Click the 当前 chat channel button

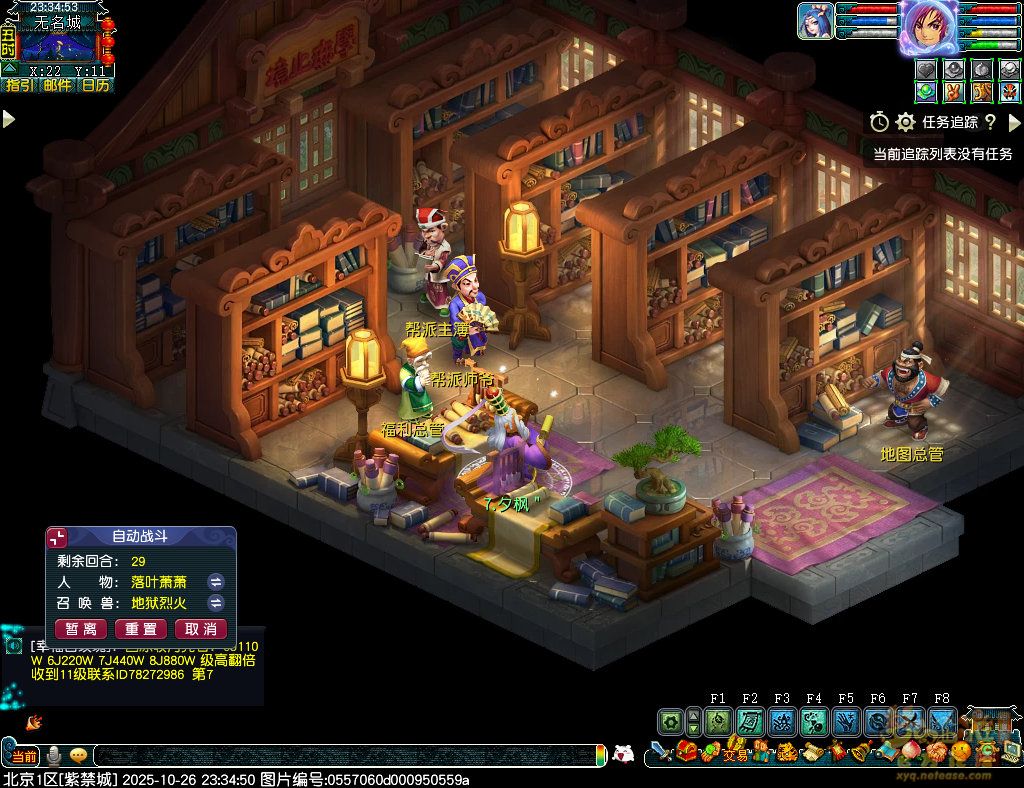[25, 755]
